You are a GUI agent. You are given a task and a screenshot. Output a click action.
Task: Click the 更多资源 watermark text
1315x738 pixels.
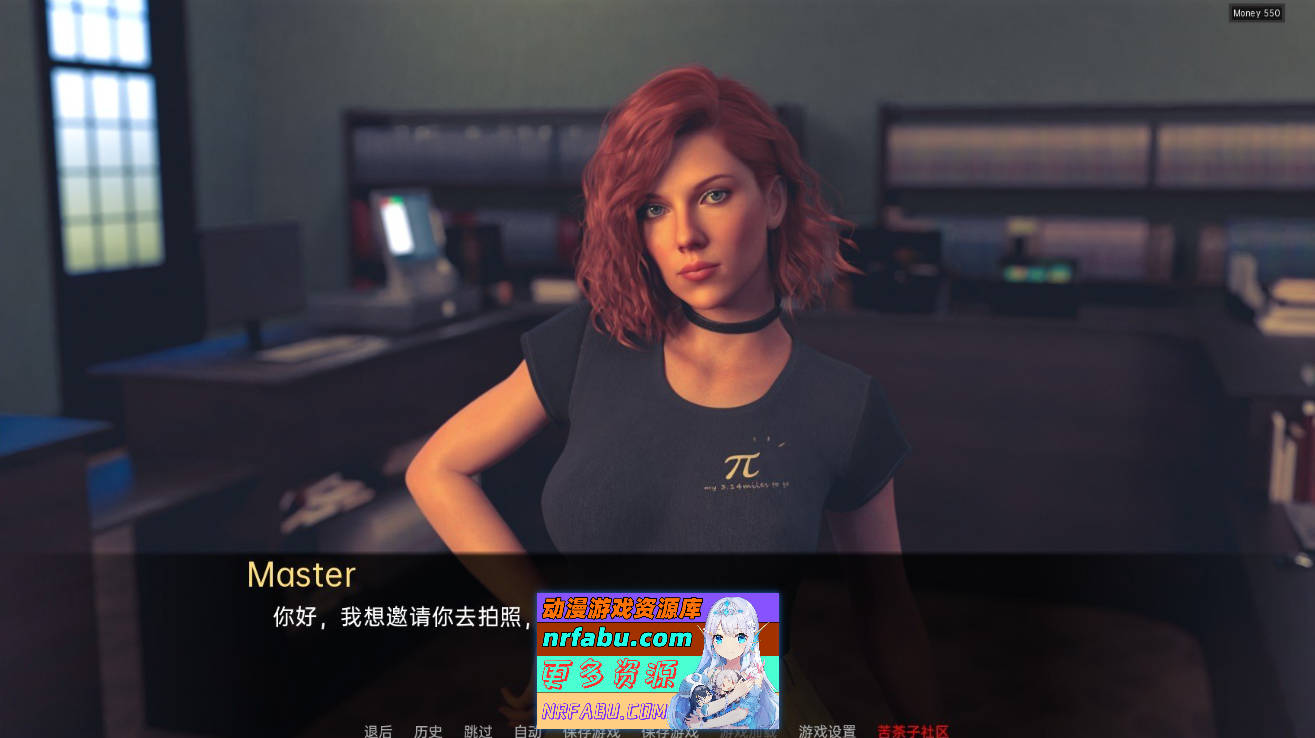point(610,670)
